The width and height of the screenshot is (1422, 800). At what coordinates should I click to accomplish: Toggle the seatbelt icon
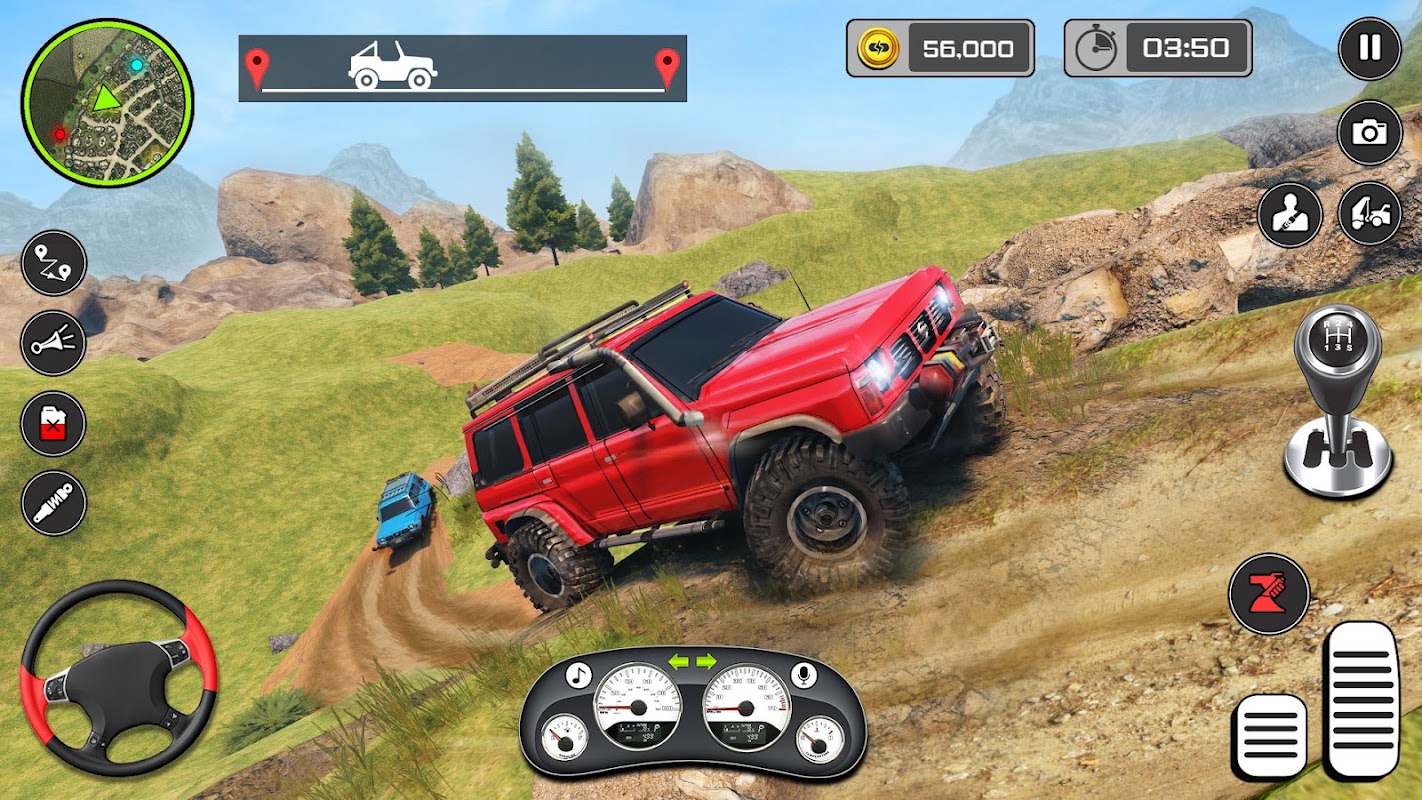tap(1290, 214)
